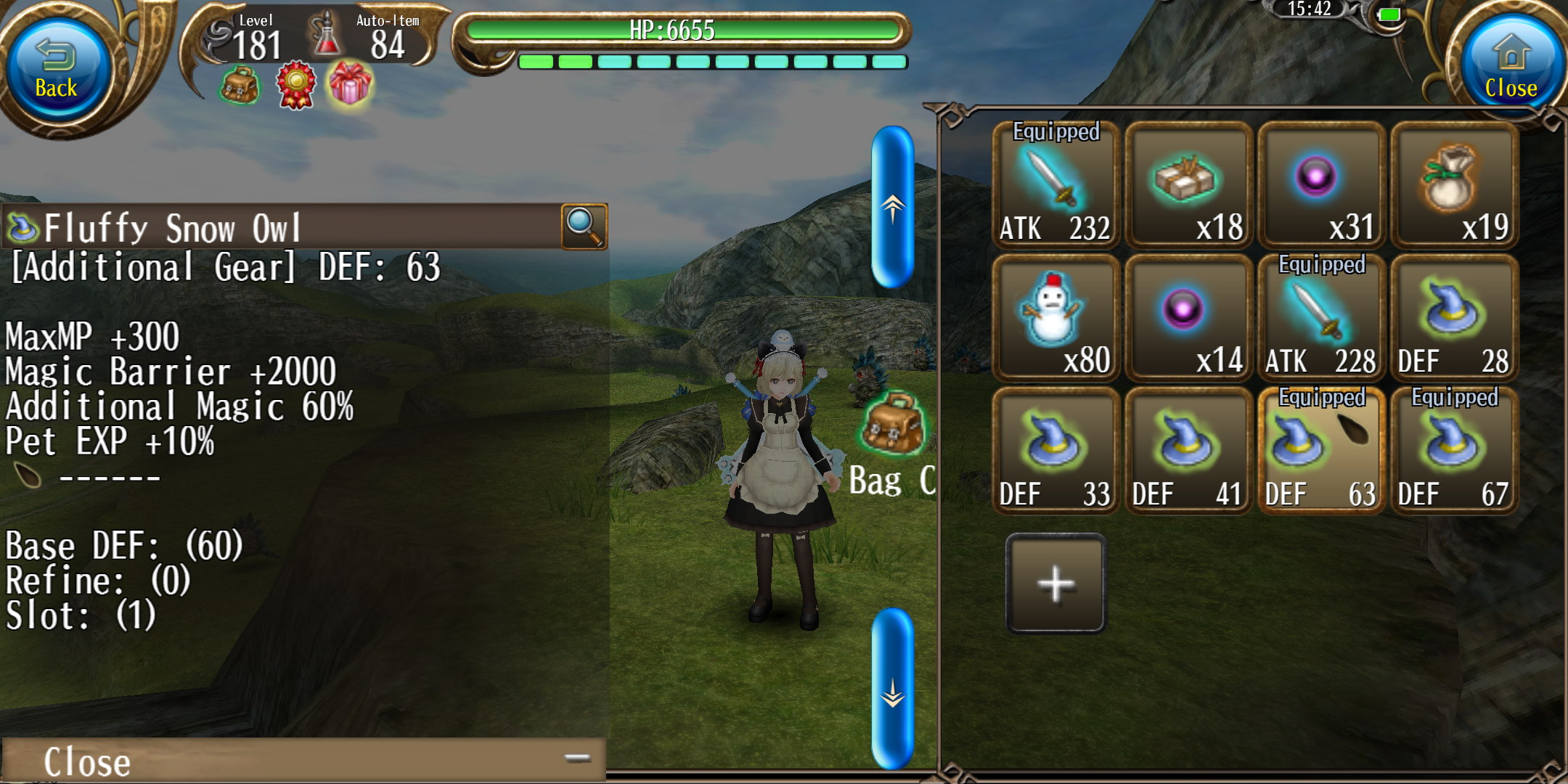Go back with the Back button
1568x784 pixels.
57,70
